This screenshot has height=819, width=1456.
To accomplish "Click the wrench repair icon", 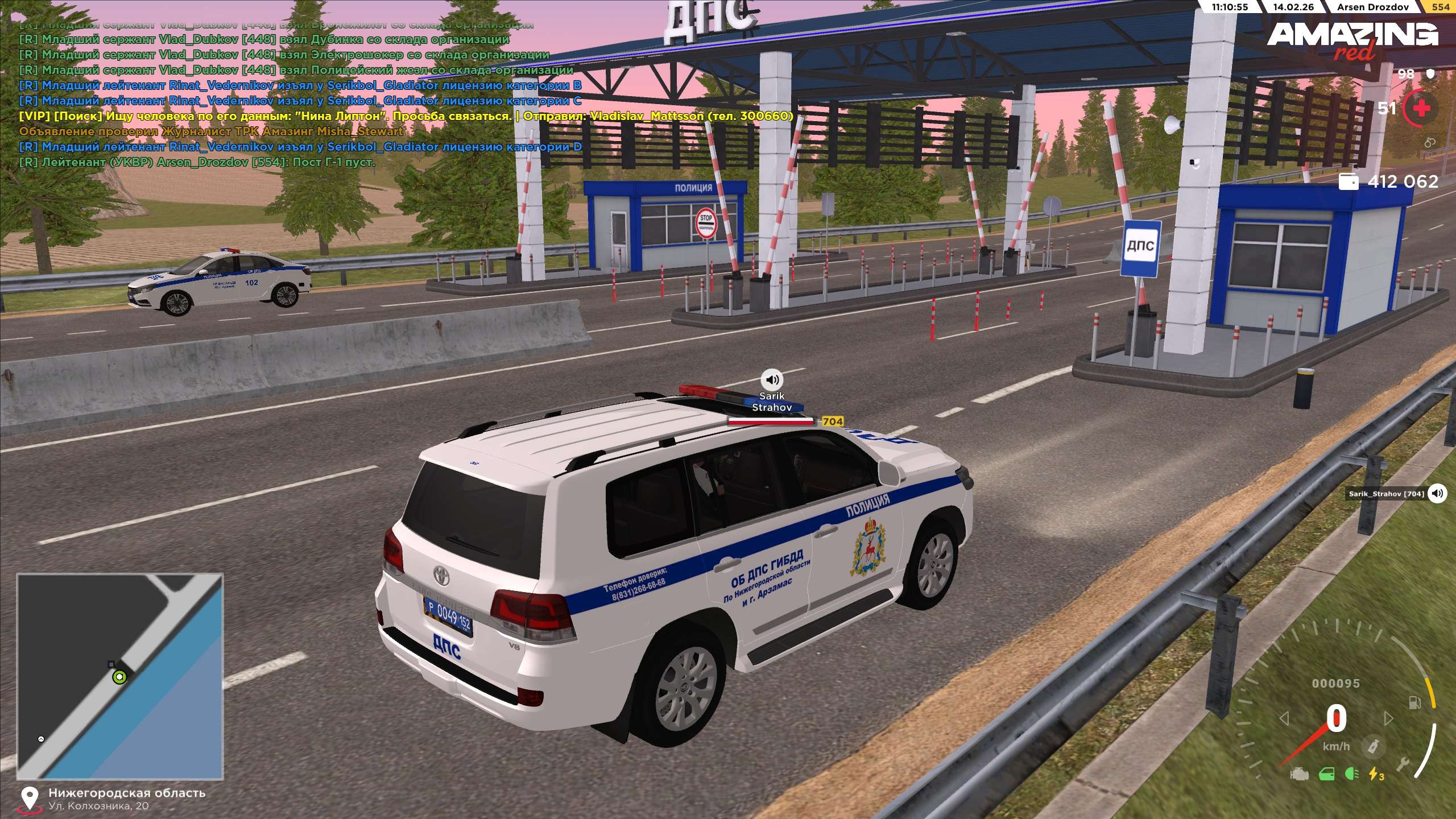I will [1403, 765].
